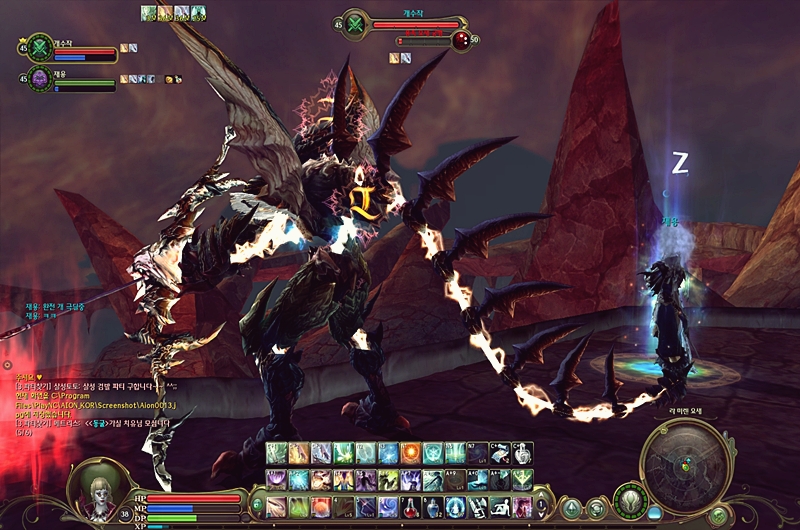Use the blue mana potion slot
The image size is (800, 530).
coord(433,507)
